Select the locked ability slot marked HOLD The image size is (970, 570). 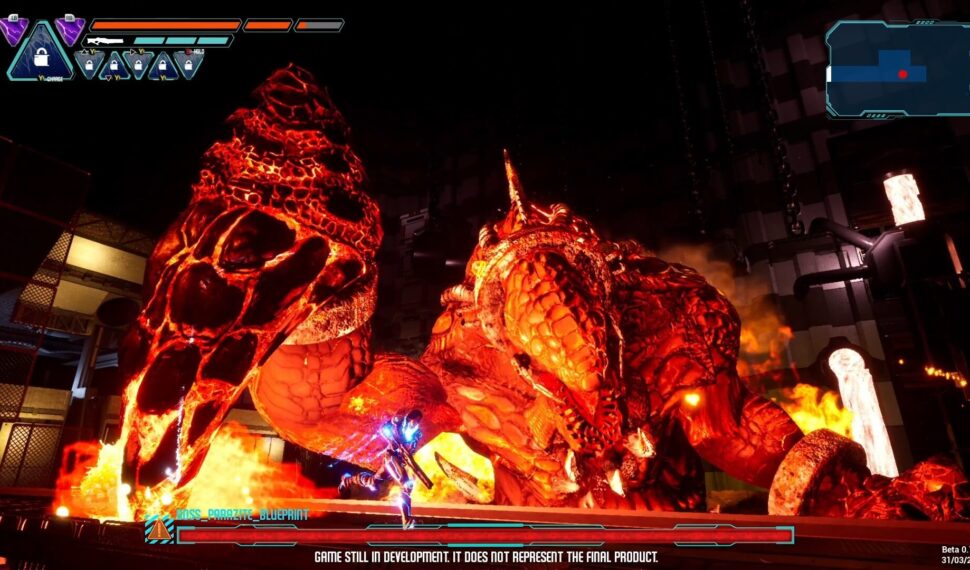click(187, 64)
